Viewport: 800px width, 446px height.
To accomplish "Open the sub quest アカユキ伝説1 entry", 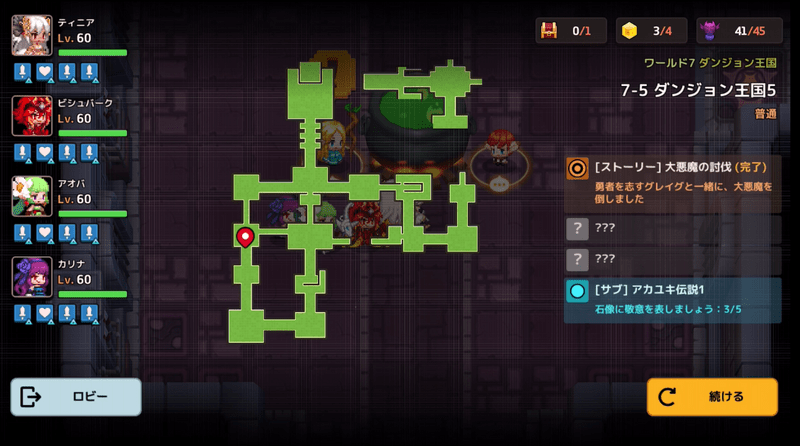I will click(x=672, y=300).
